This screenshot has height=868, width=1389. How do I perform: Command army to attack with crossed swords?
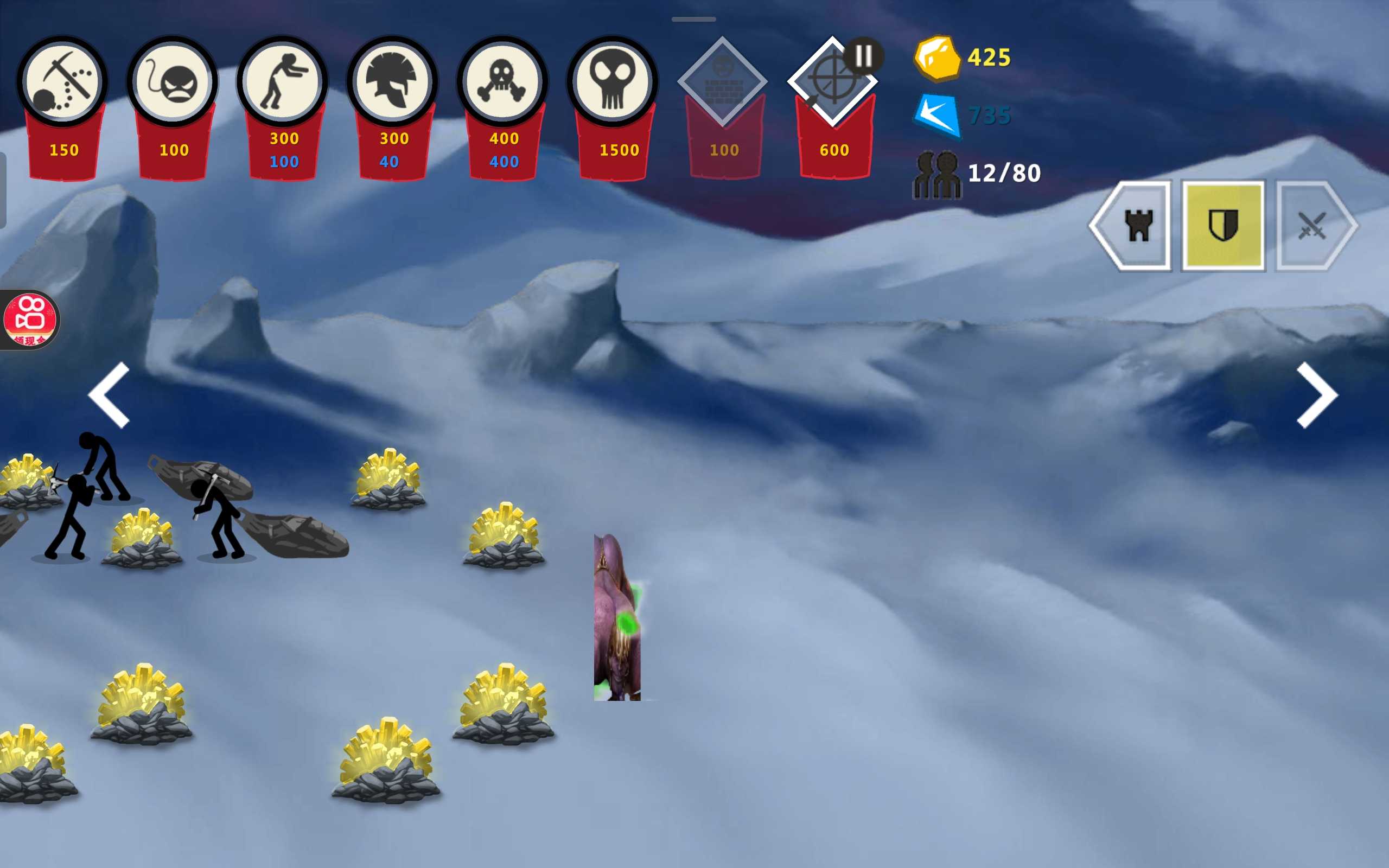(1312, 226)
